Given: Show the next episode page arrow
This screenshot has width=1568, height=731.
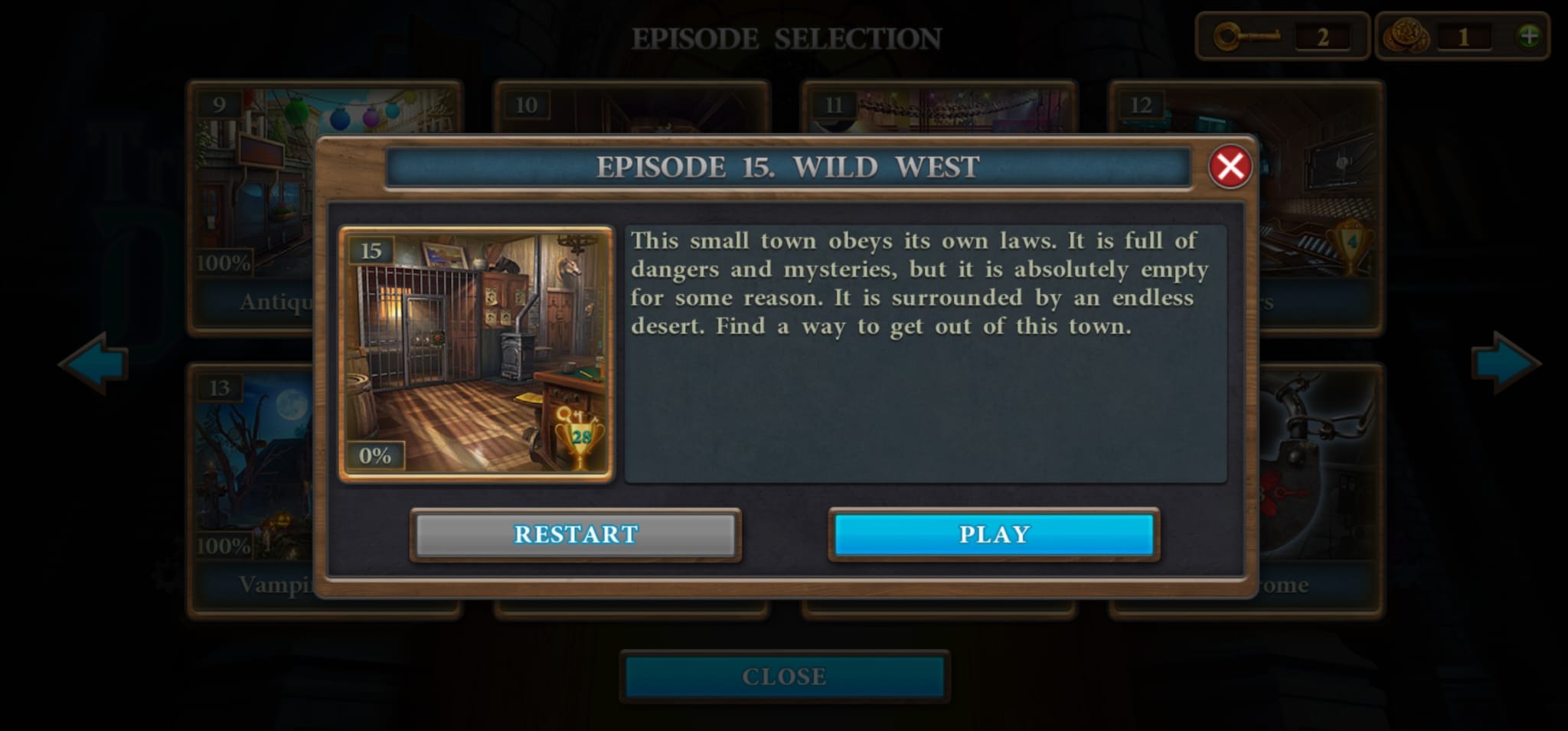Looking at the screenshot, I should pyautogui.click(x=1504, y=364).
